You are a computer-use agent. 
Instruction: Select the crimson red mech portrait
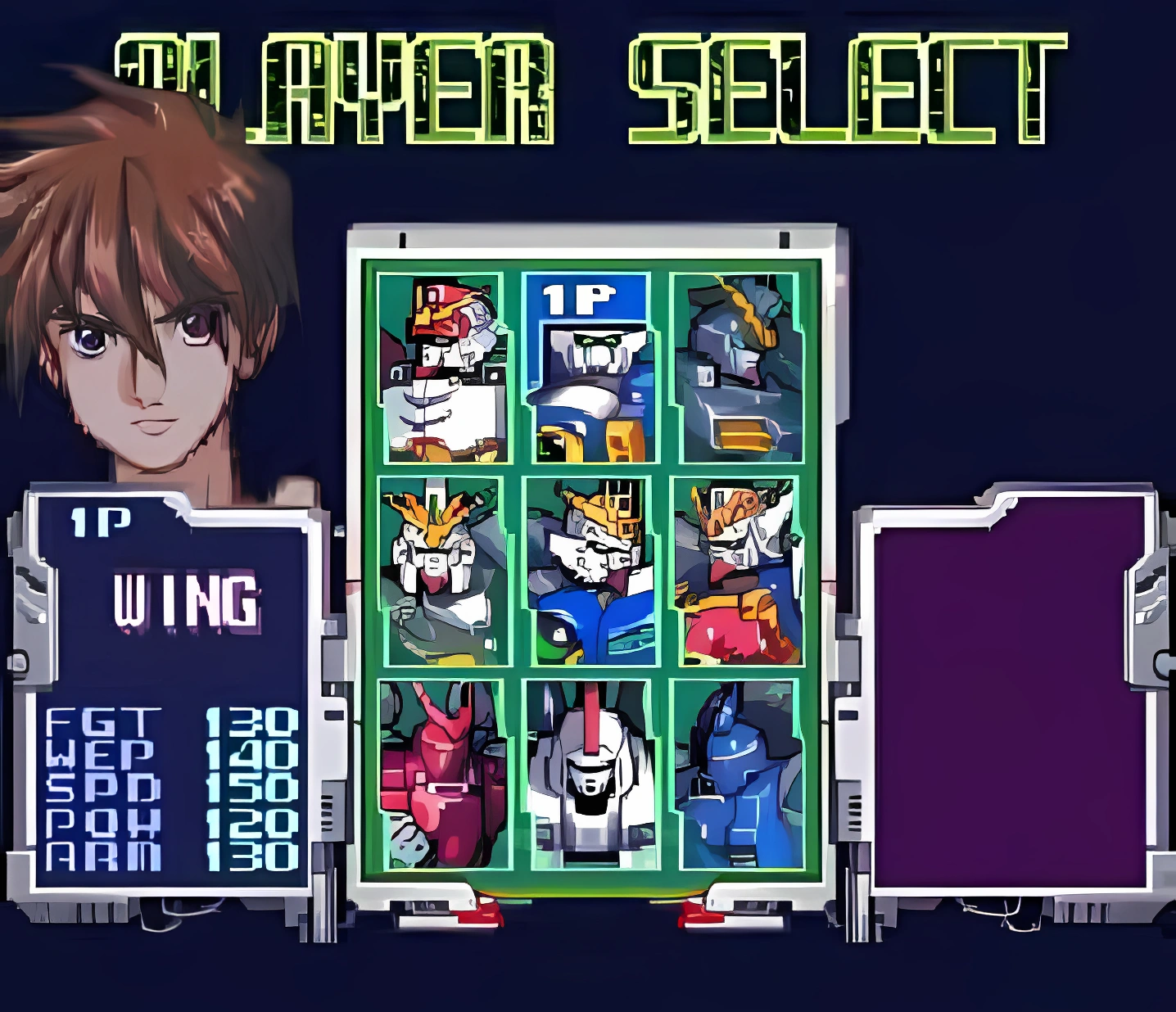click(442, 774)
